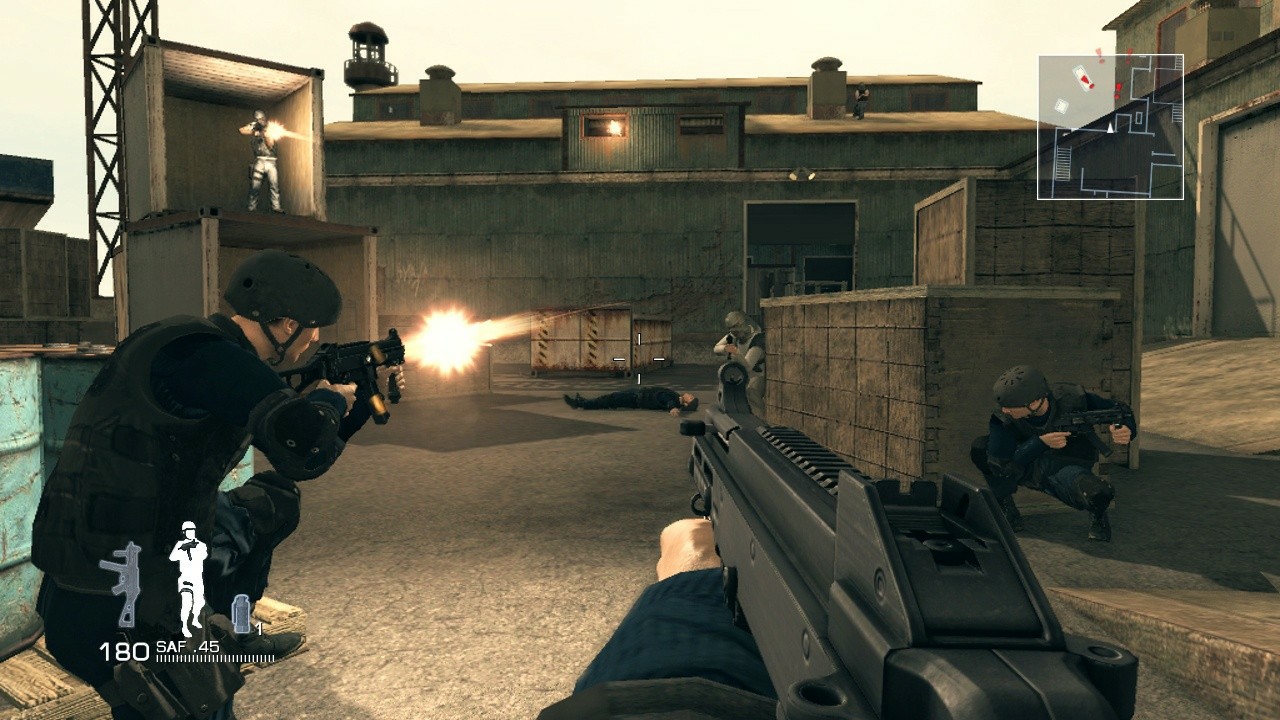Click the ammo magazine tick bar
Image resolution: width=1280 pixels, height=720 pixels.
point(214,658)
